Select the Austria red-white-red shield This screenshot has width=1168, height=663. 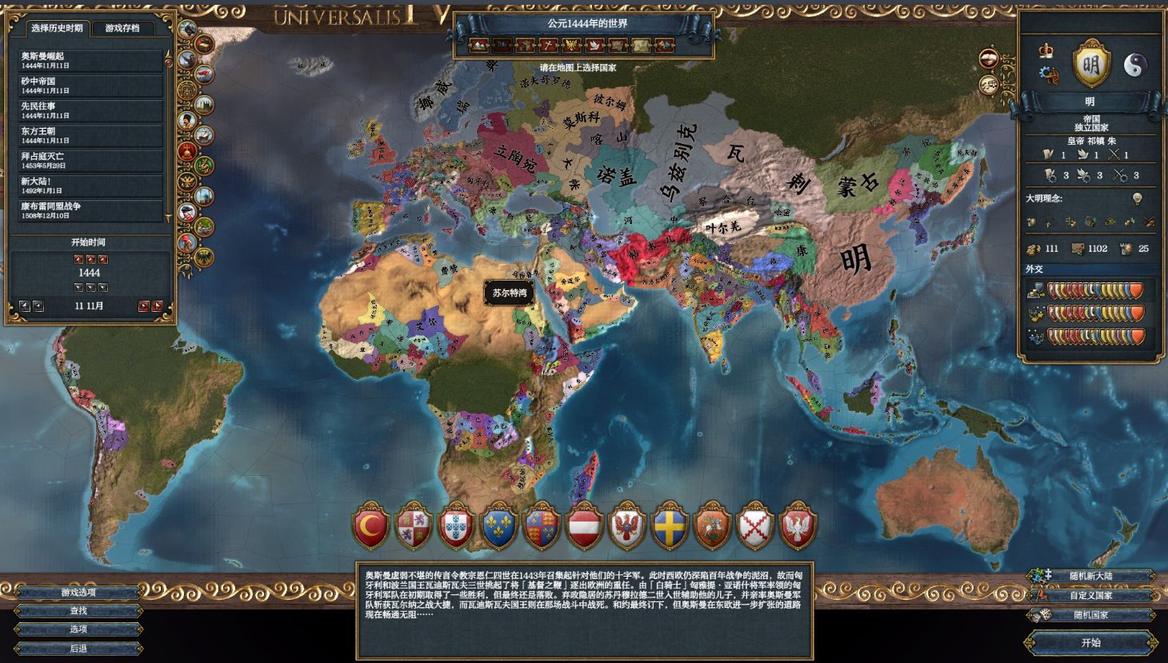(584, 527)
